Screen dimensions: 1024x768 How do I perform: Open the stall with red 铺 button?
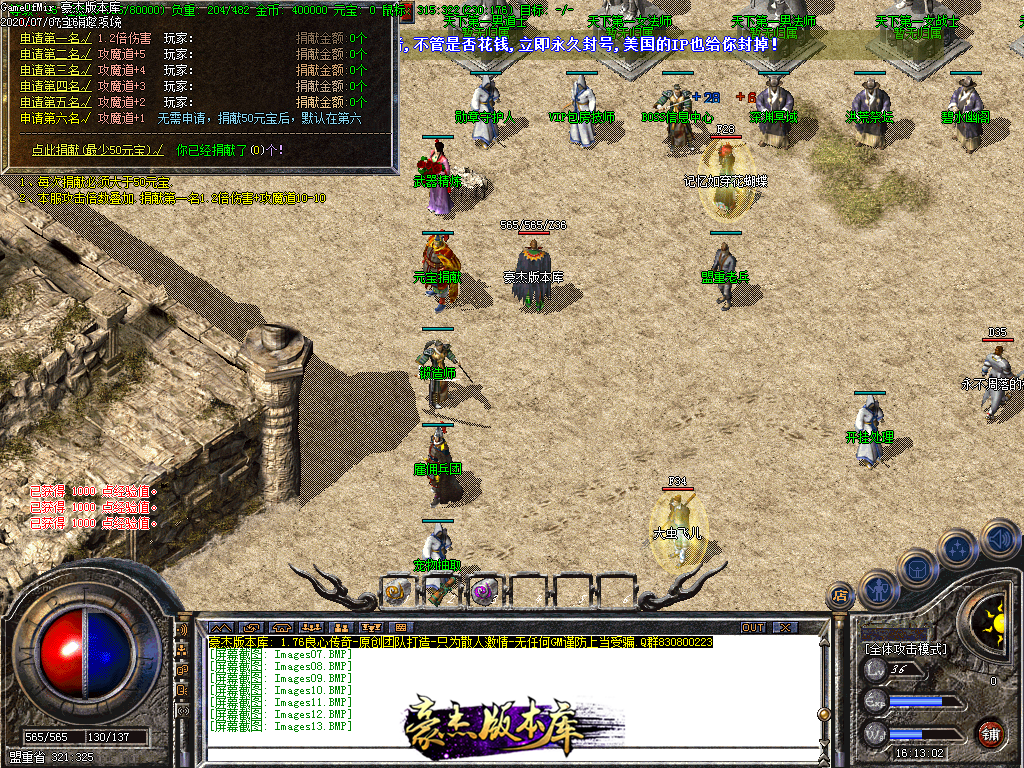[x=990, y=732]
